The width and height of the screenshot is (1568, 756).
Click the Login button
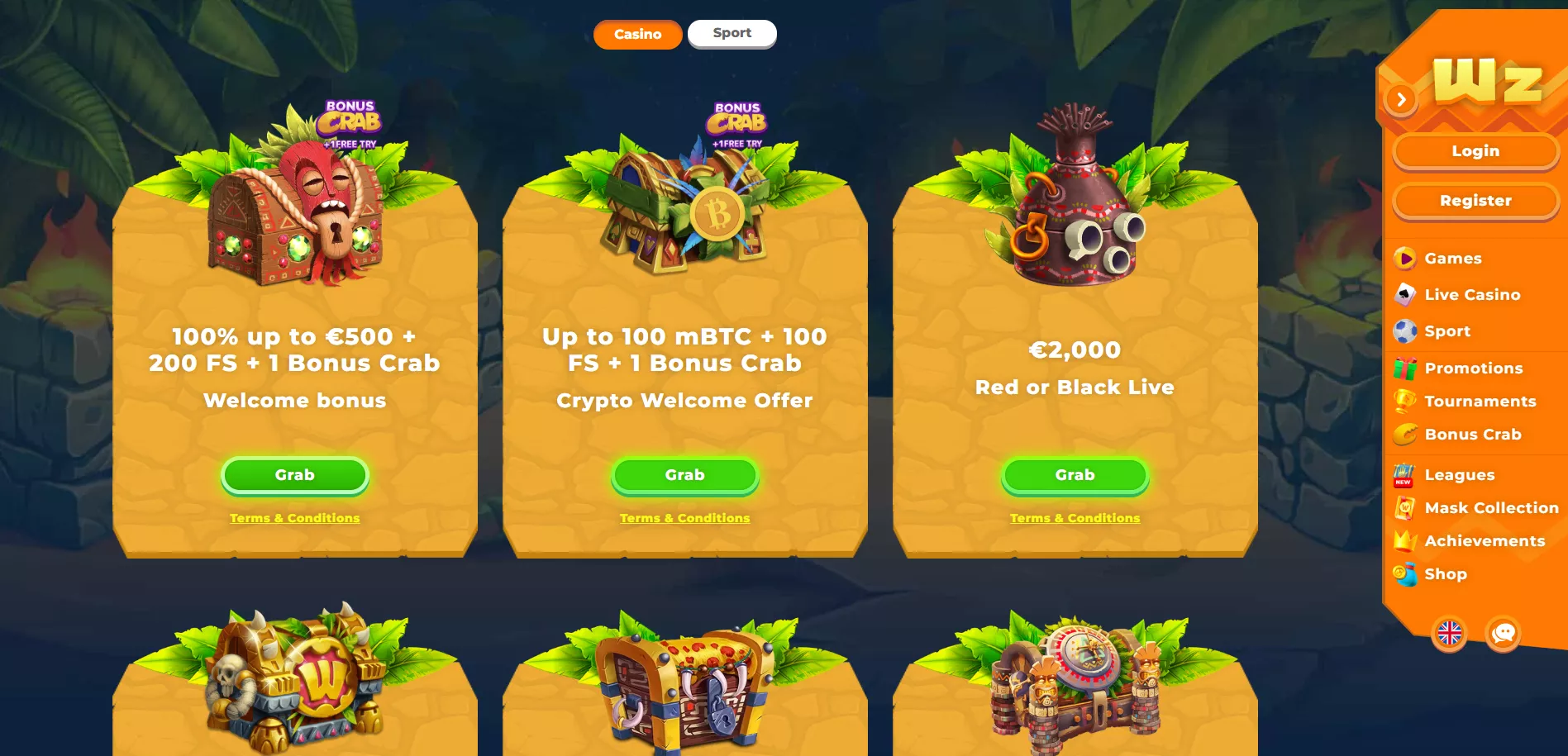(x=1475, y=151)
